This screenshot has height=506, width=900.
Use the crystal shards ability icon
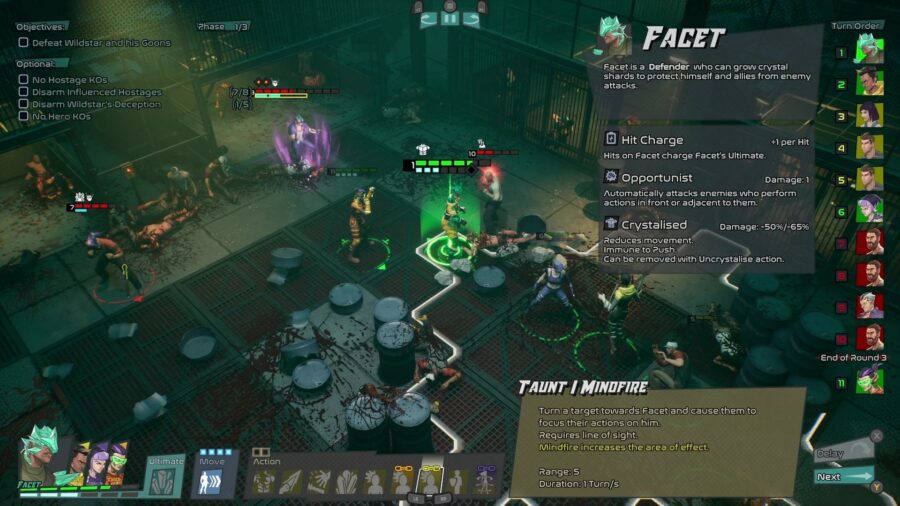[x=347, y=482]
